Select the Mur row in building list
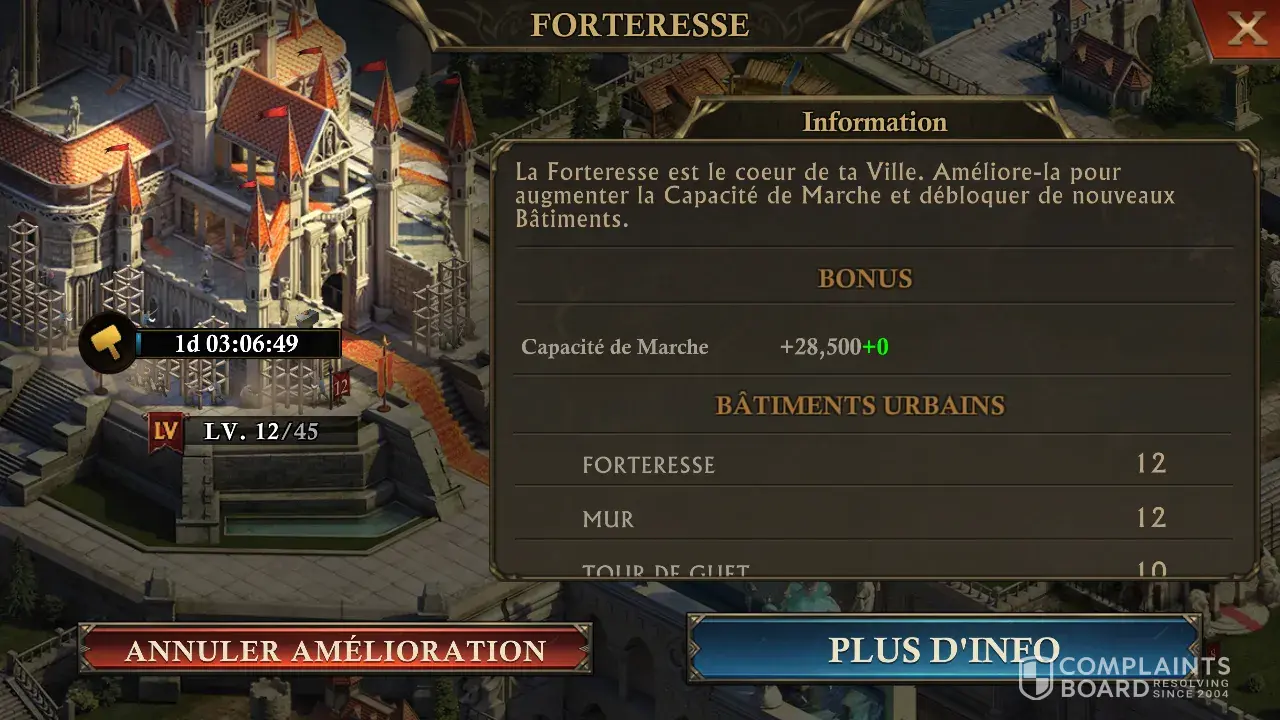 (873, 518)
